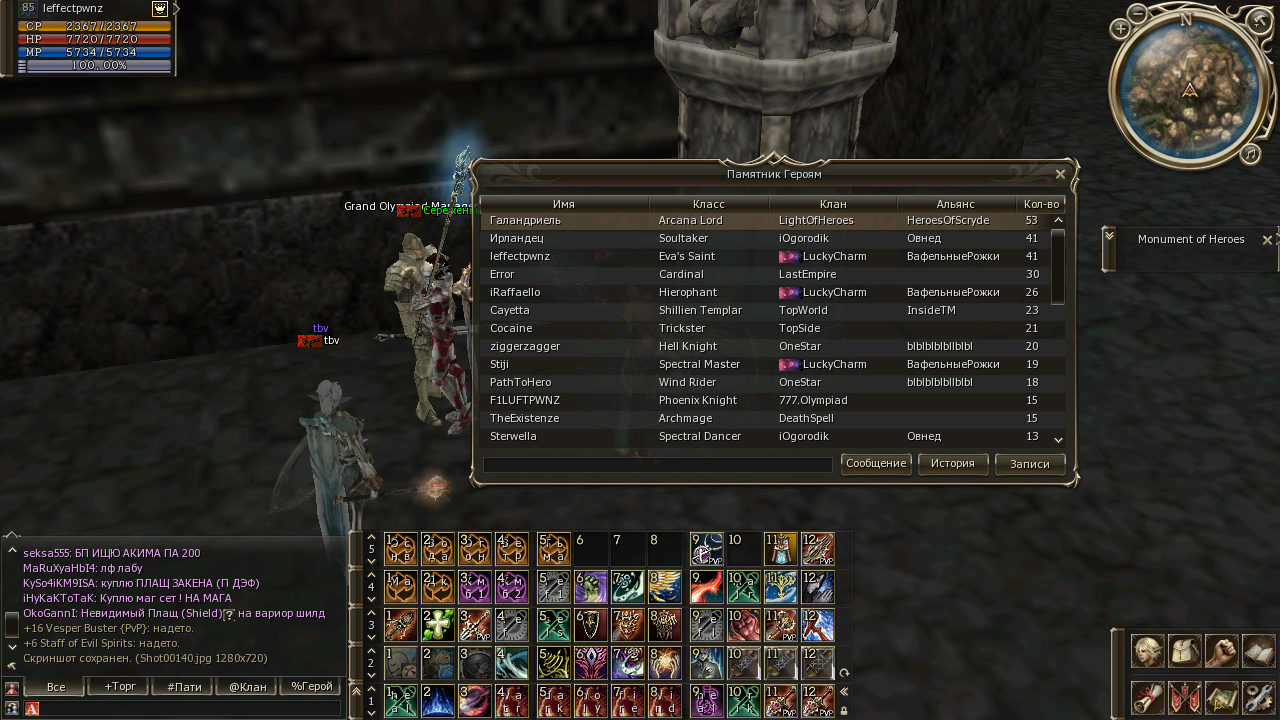The width and height of the screenshot is (1280, 720).
Task: Click the minimap zoom-out minus button
Action: click(x=1138, y=13)
